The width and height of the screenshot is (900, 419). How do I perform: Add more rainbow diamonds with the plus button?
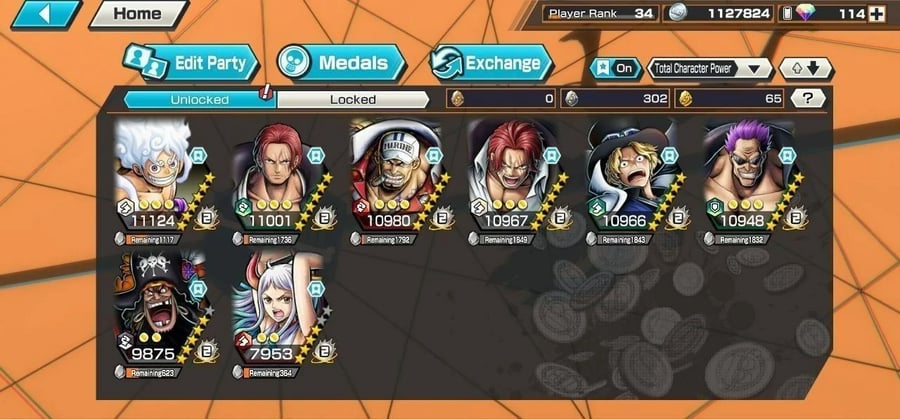click(877, 14)
